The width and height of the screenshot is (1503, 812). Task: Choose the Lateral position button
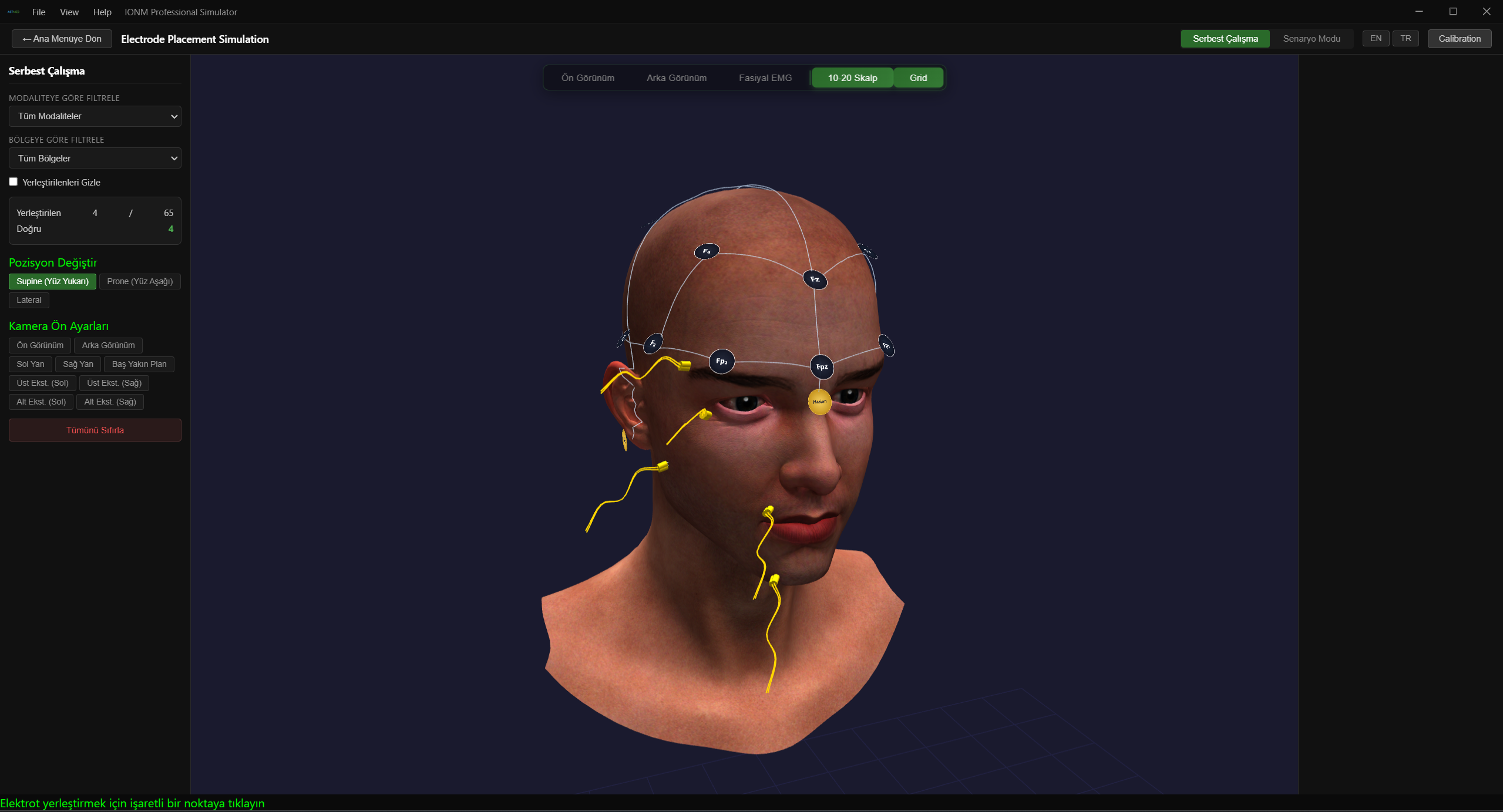point(29,301)
